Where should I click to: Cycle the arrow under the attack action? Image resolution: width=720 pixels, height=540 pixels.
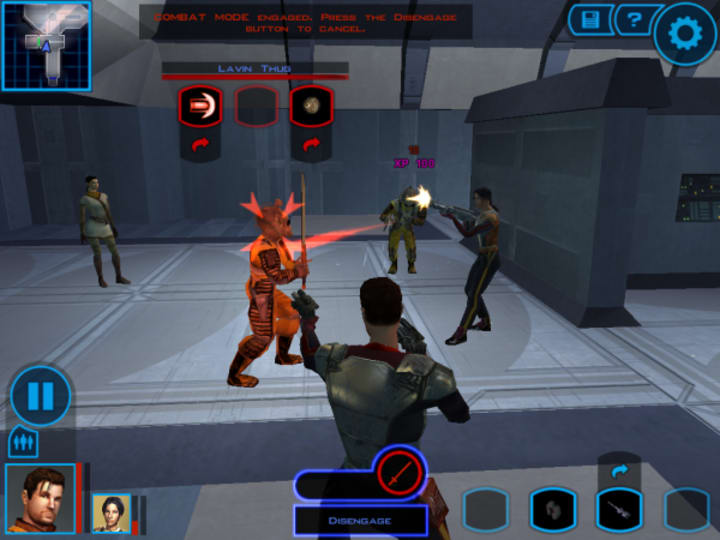pyautogui.click(x=200, y=146)
